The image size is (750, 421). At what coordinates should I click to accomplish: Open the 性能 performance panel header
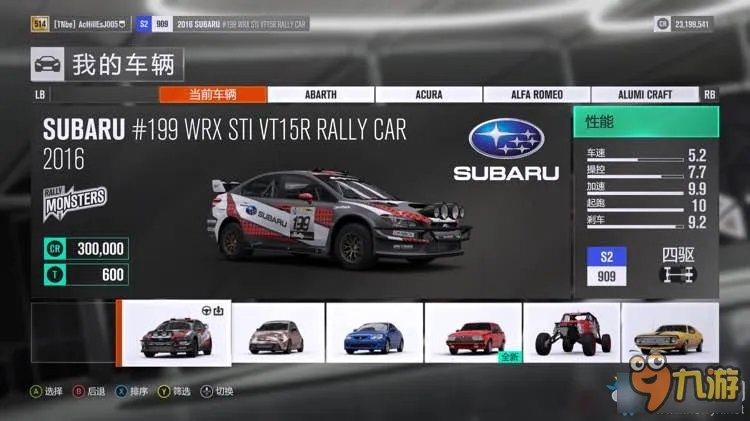(645, 122)
